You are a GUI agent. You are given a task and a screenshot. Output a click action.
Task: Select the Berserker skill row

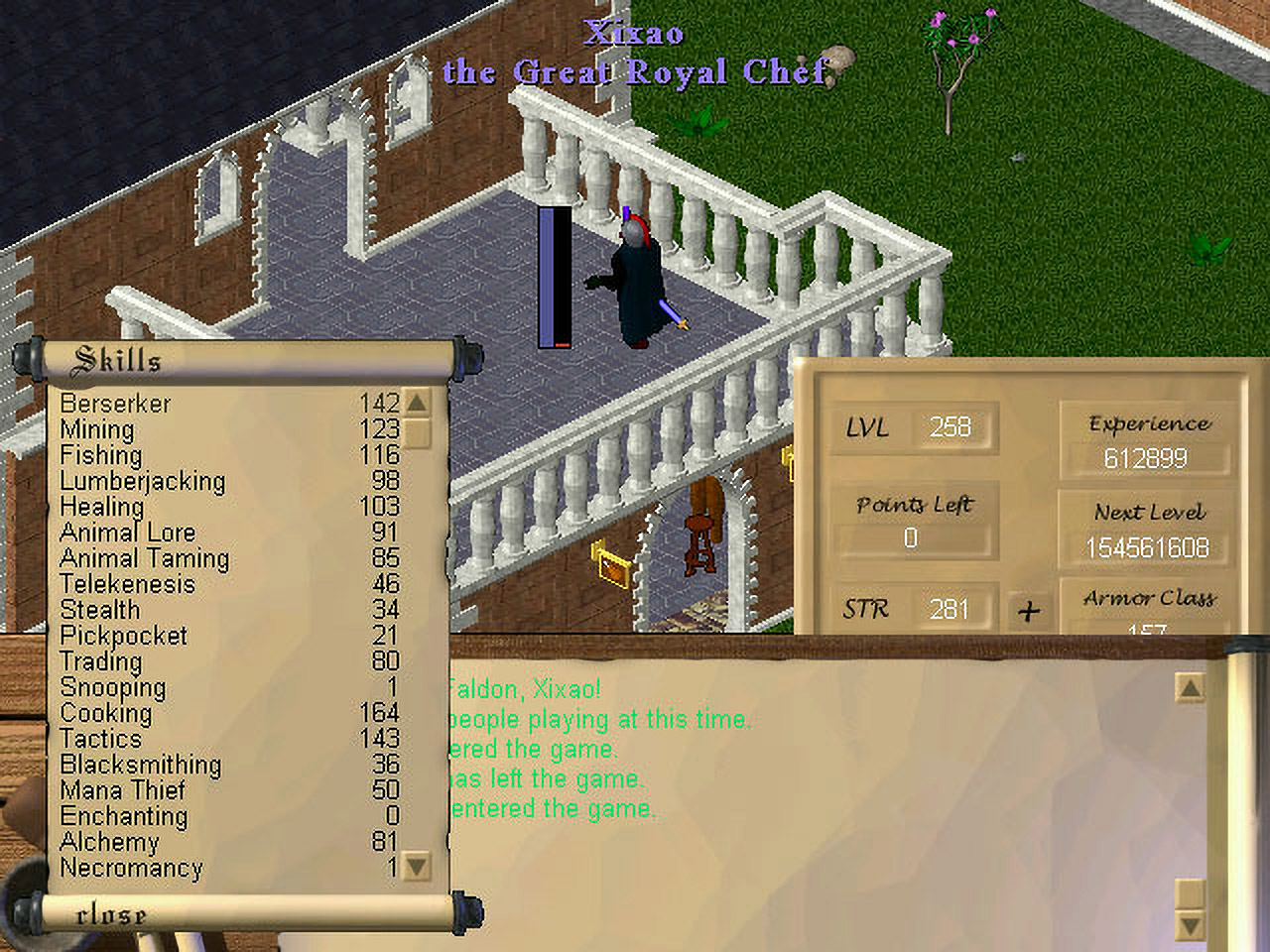point(116,404)
